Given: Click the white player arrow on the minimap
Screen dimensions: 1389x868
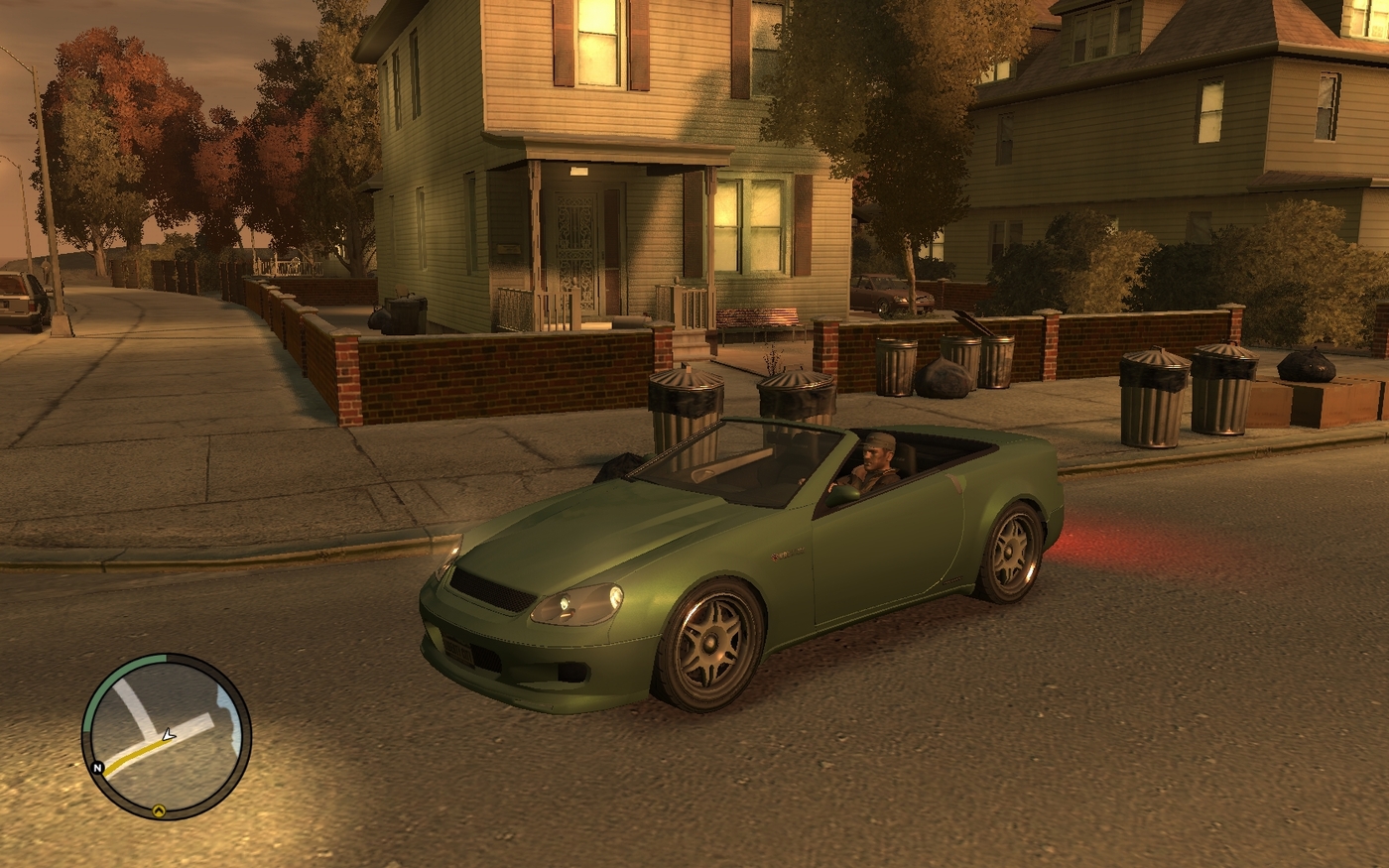Looking at the screenshot, I should click(x=169, y=735).
